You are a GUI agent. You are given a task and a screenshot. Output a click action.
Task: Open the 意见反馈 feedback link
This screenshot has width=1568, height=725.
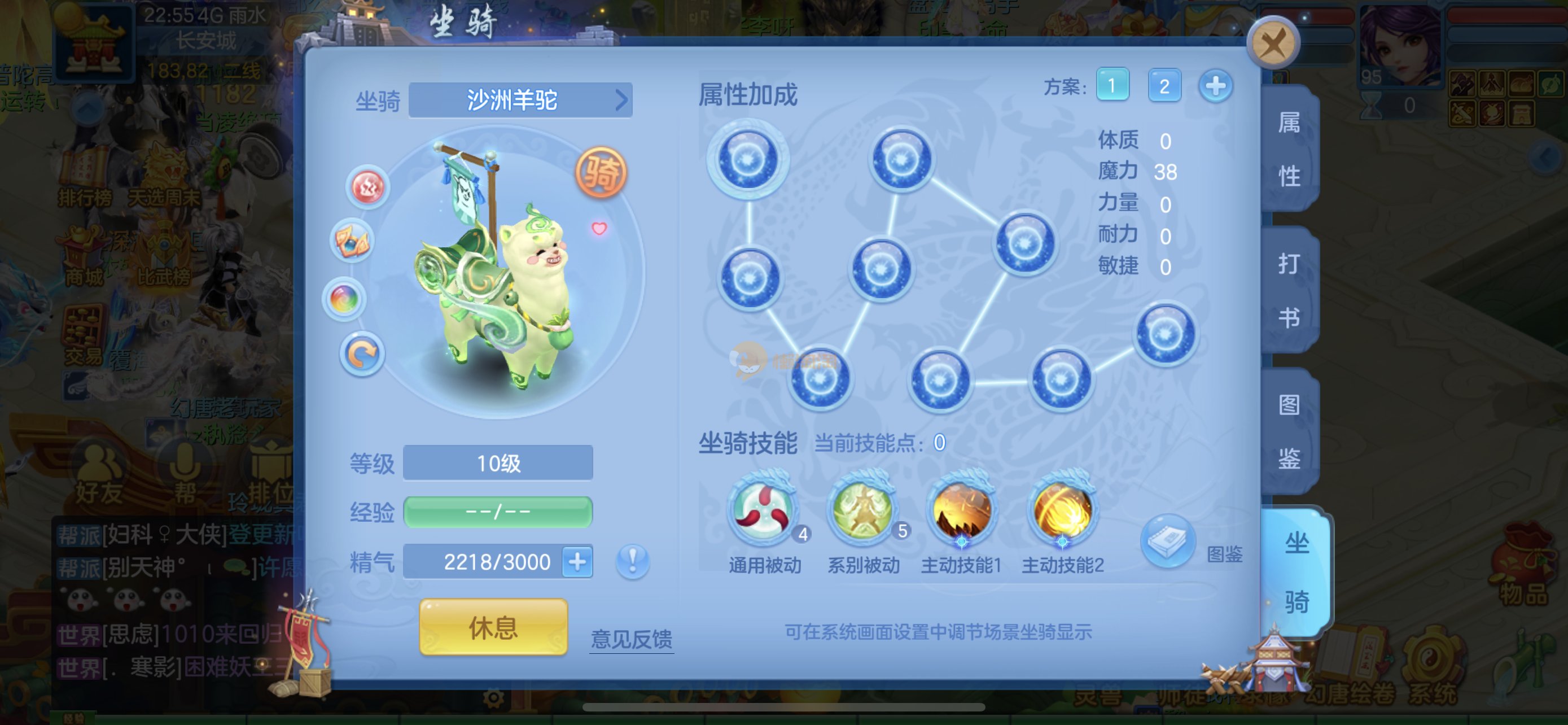(x=631, y=639)
